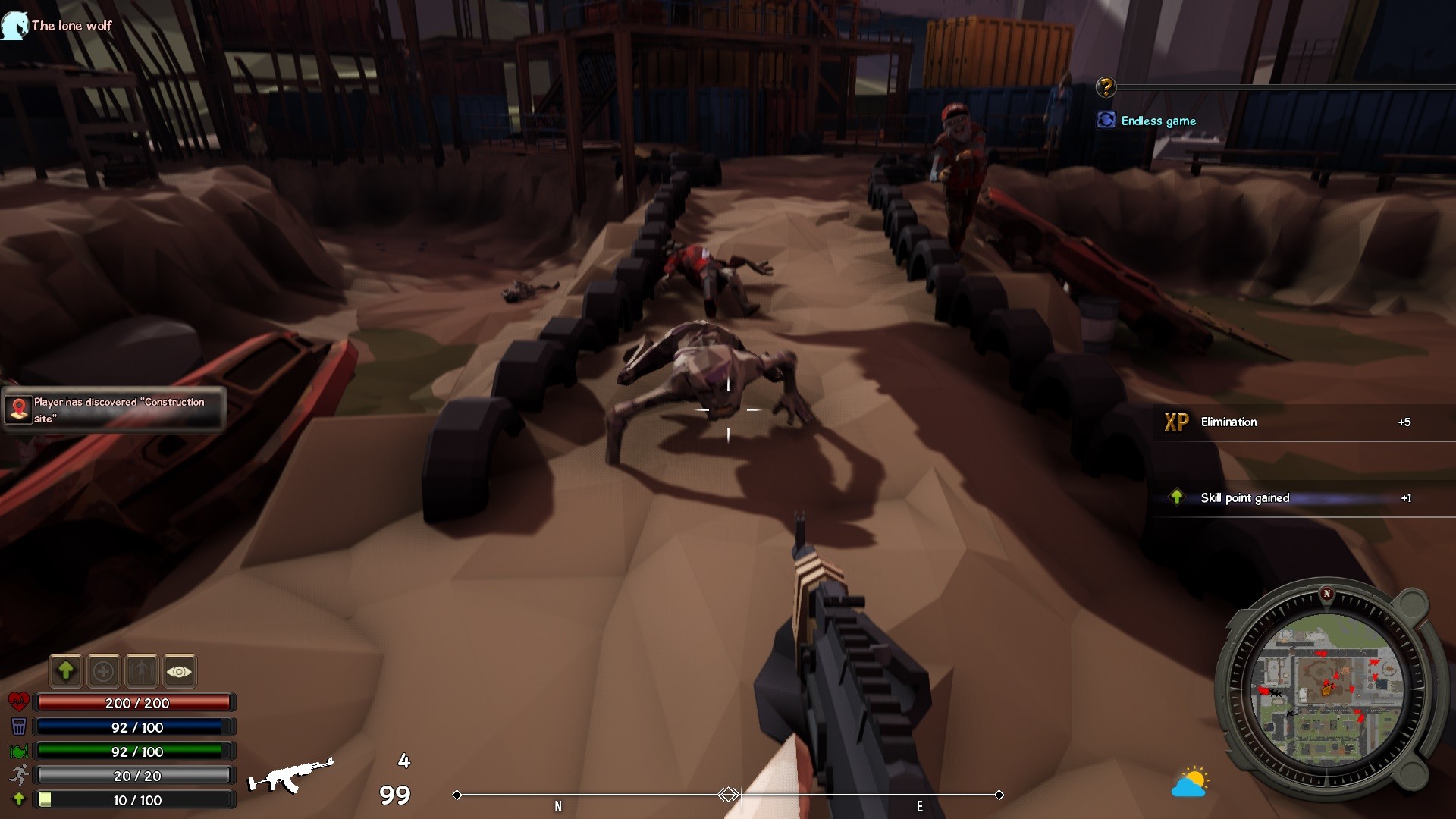Expand the Construction site discovery notification
The image size is (1456, 819).
pos(113,409)
